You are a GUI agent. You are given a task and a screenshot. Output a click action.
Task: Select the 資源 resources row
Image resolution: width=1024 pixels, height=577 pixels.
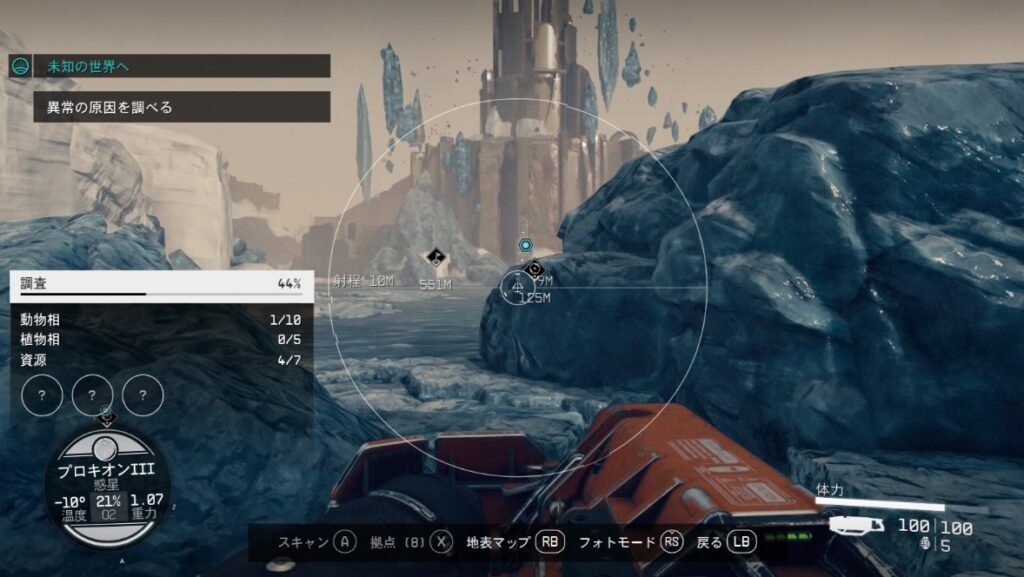(160, 360)
